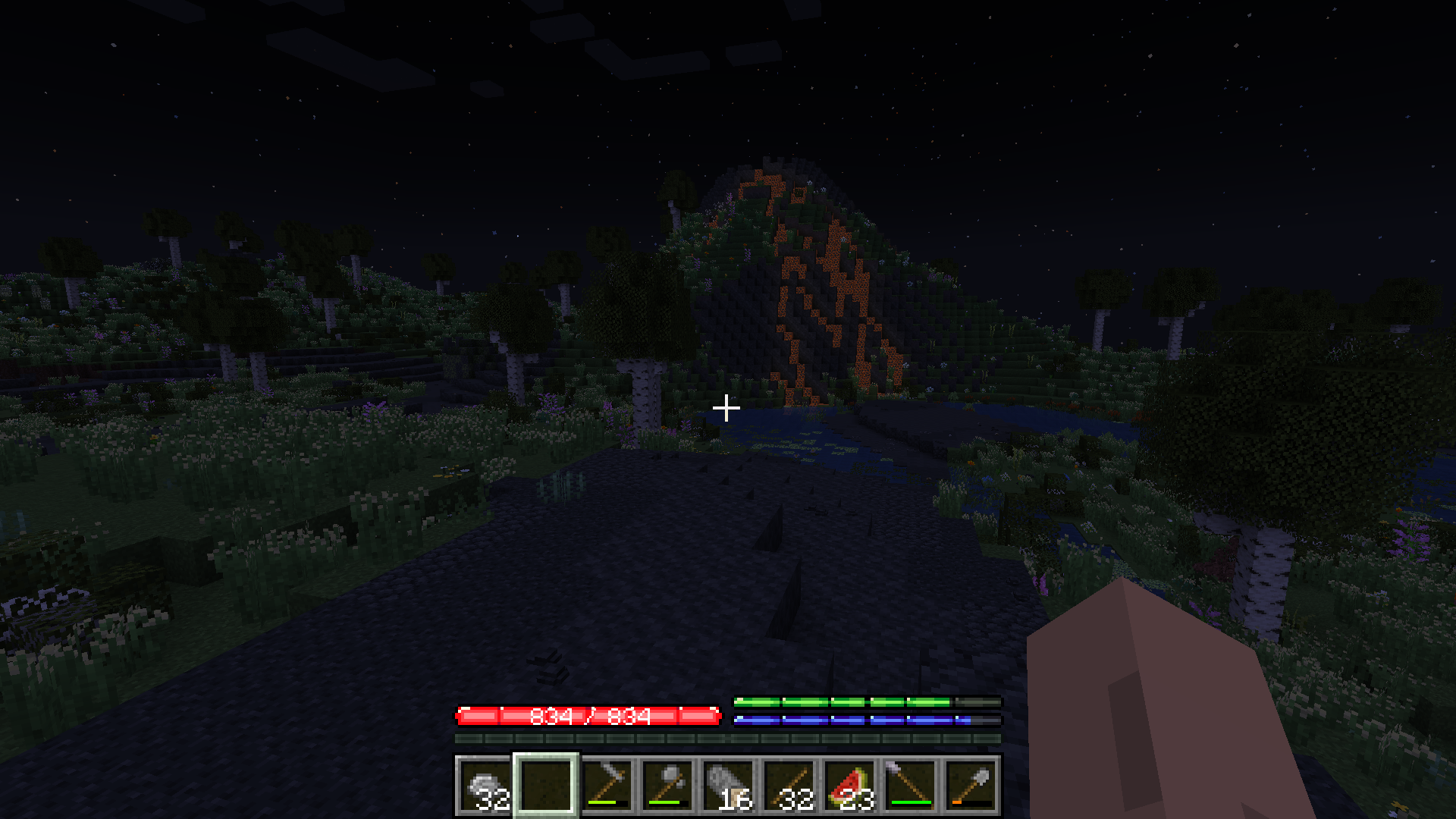Equip the pickaxe from the hotbar
The image size is (1456, 819).
pyautogui.click(x=607, y=785)
